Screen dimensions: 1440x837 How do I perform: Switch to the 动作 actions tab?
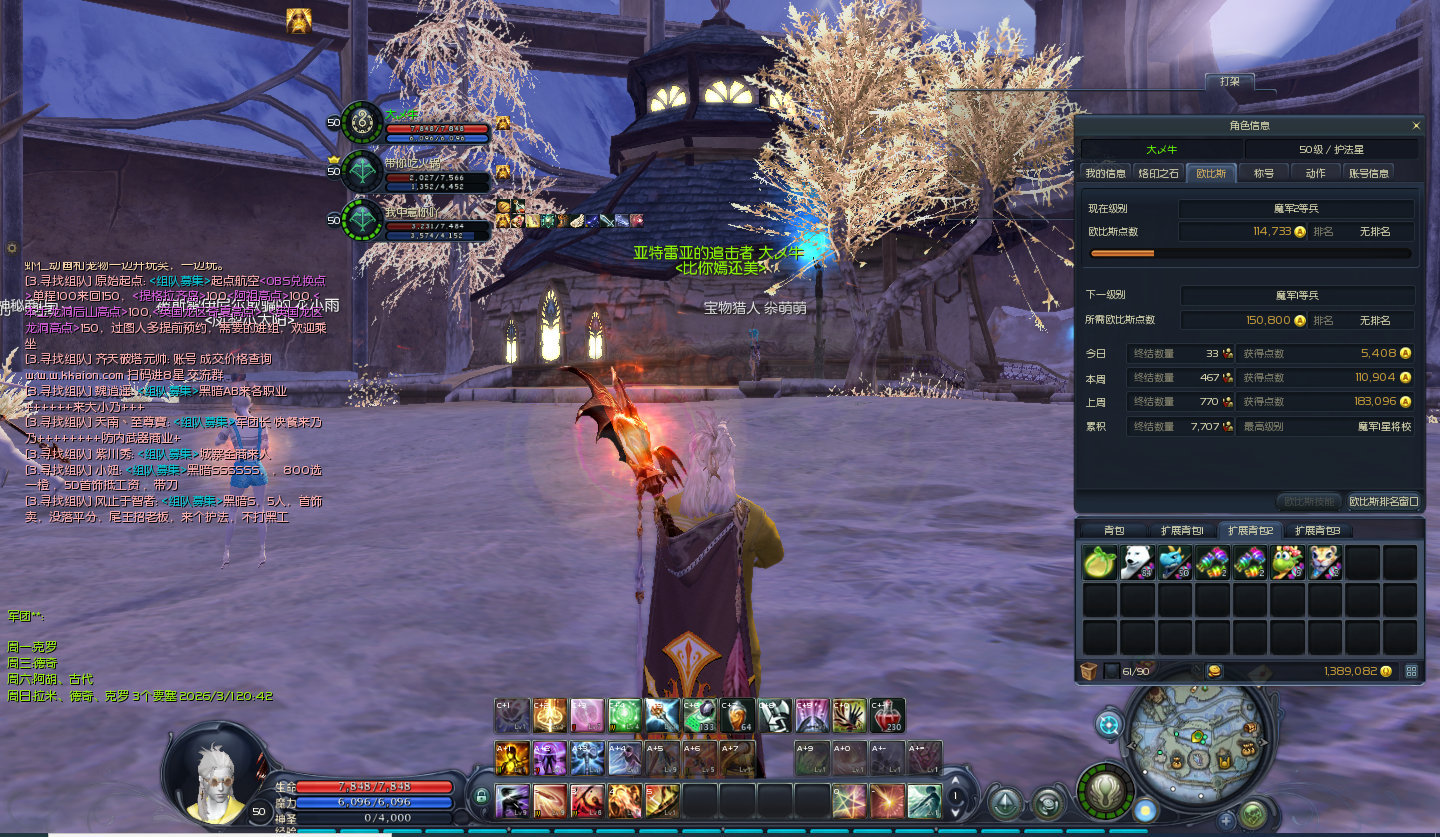coord(1315,173)
